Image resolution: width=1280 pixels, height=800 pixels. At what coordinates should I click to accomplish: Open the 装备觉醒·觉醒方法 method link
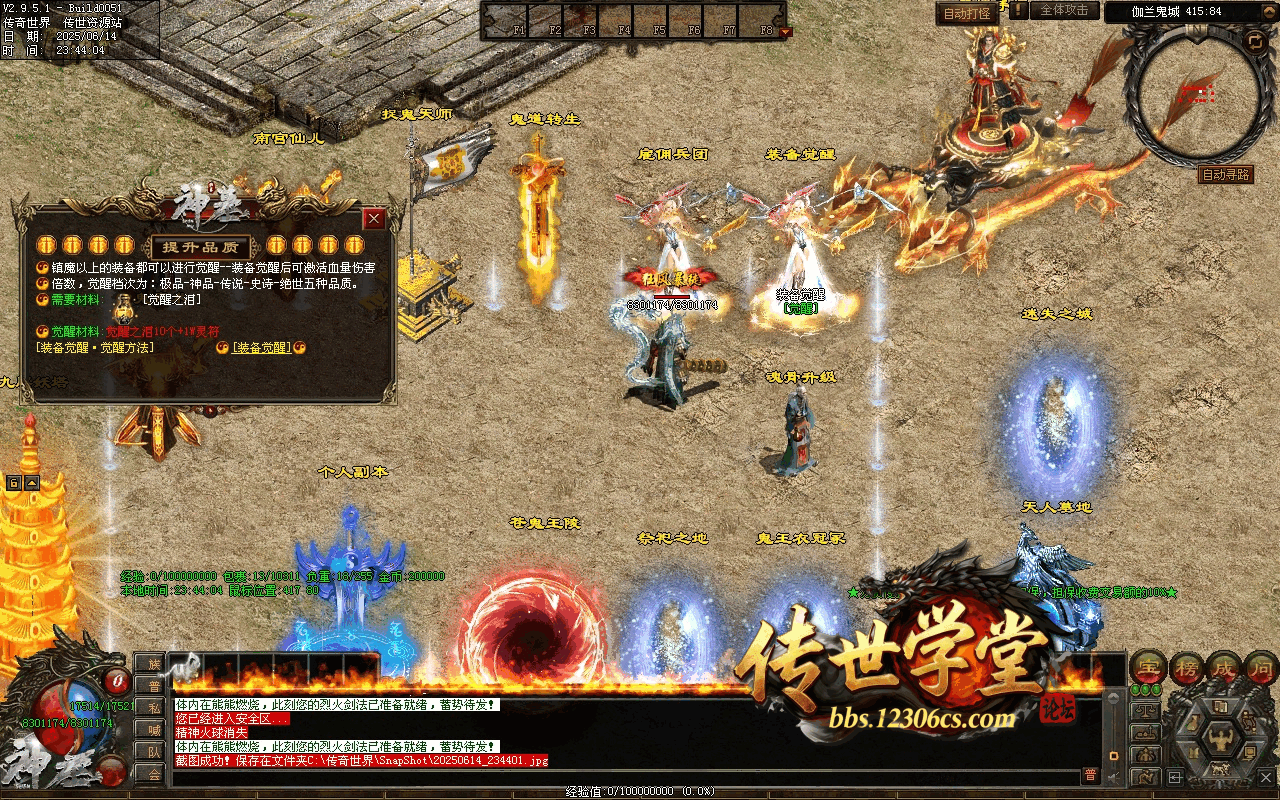tap(95, 347)
